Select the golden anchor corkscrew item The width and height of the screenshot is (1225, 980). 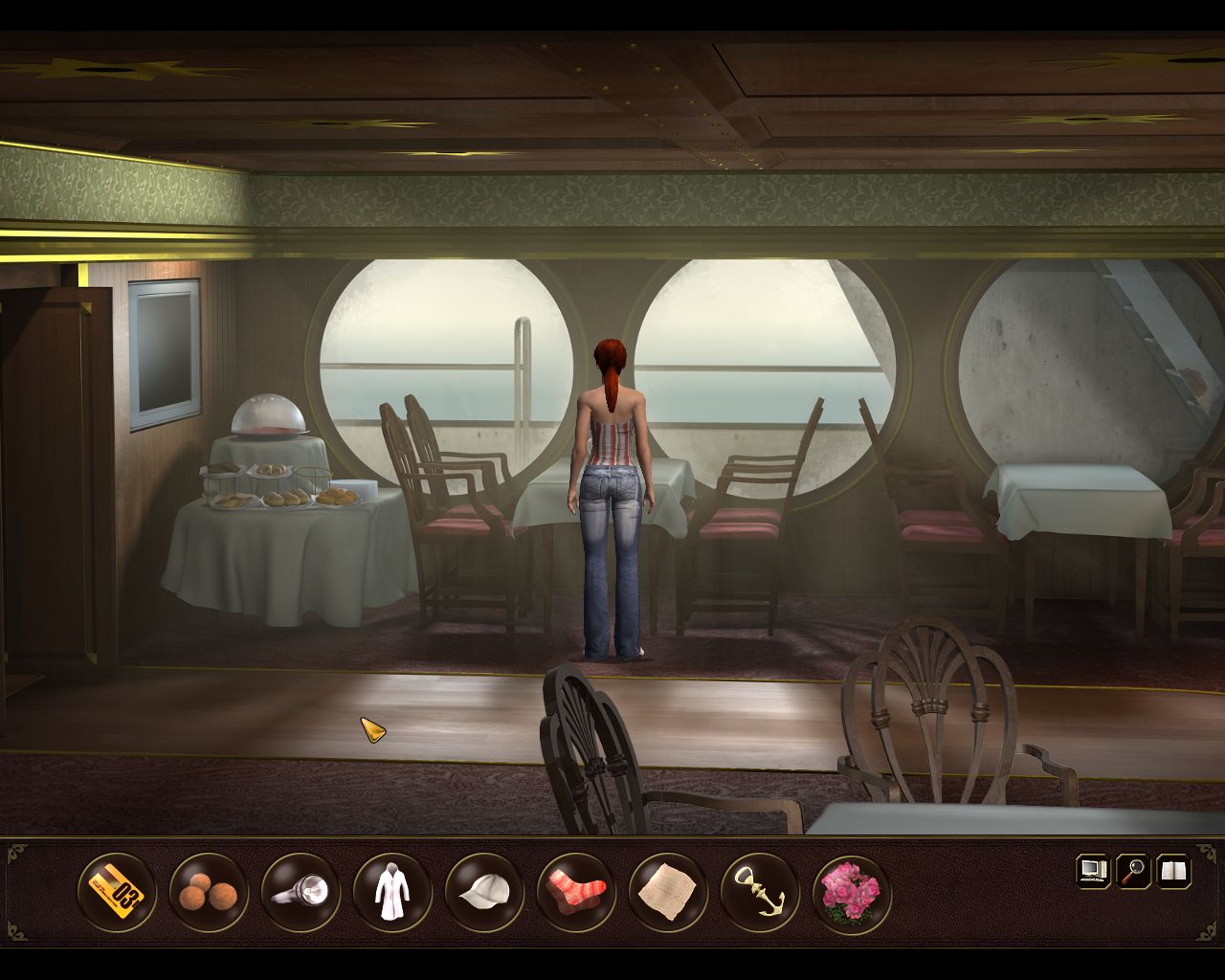tap(759, 892)
